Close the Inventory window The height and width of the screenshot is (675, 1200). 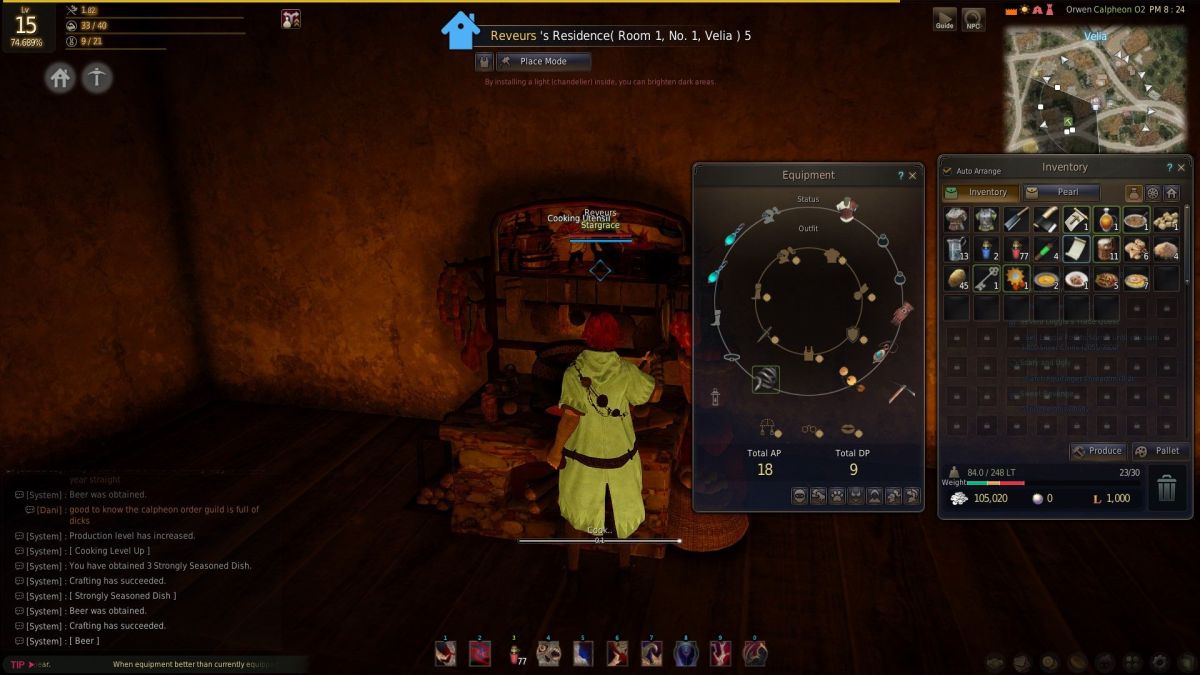pos(1181,168)
